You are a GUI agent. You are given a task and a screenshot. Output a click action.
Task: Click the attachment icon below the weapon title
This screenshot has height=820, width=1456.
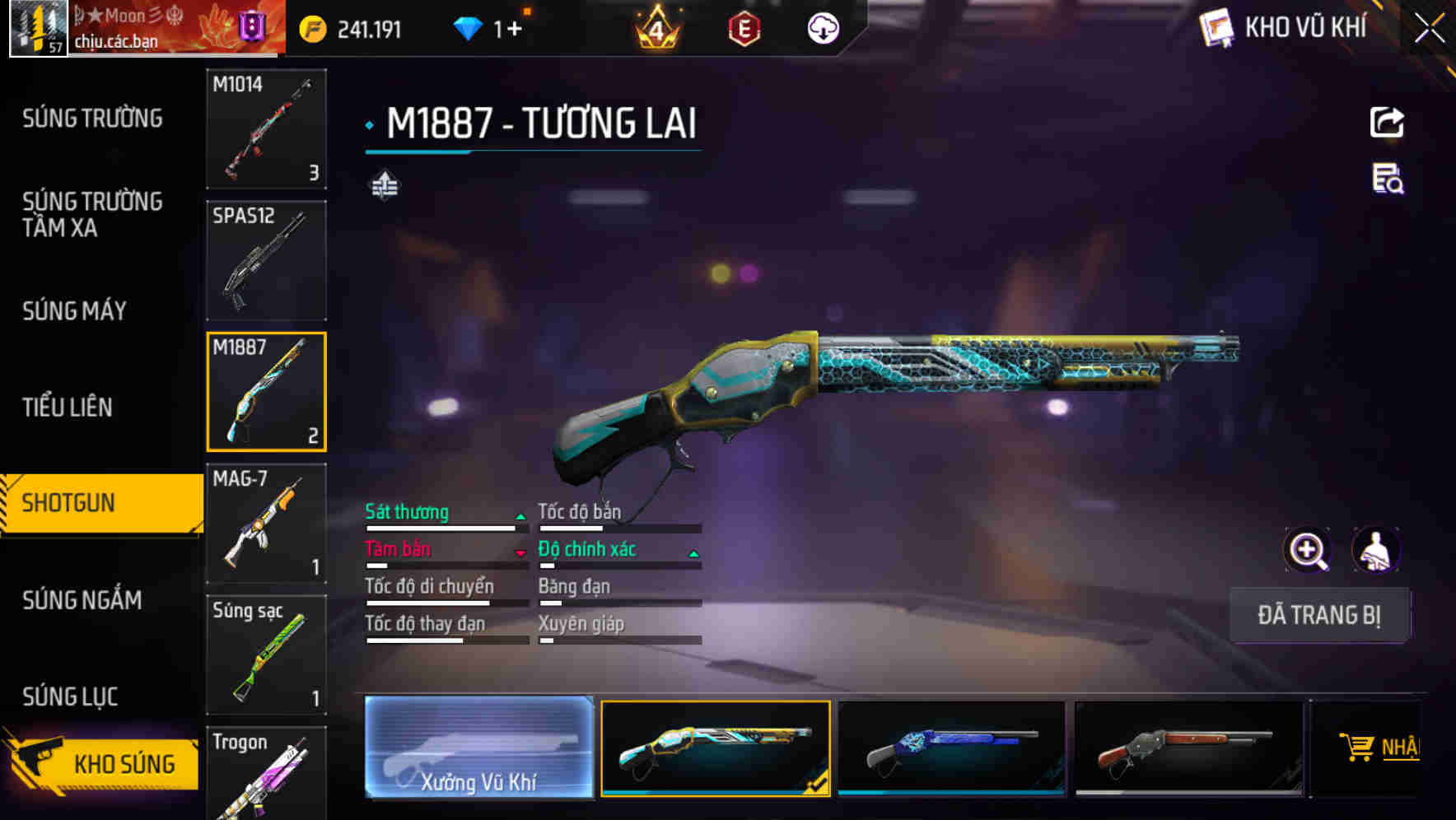(384, 185)
